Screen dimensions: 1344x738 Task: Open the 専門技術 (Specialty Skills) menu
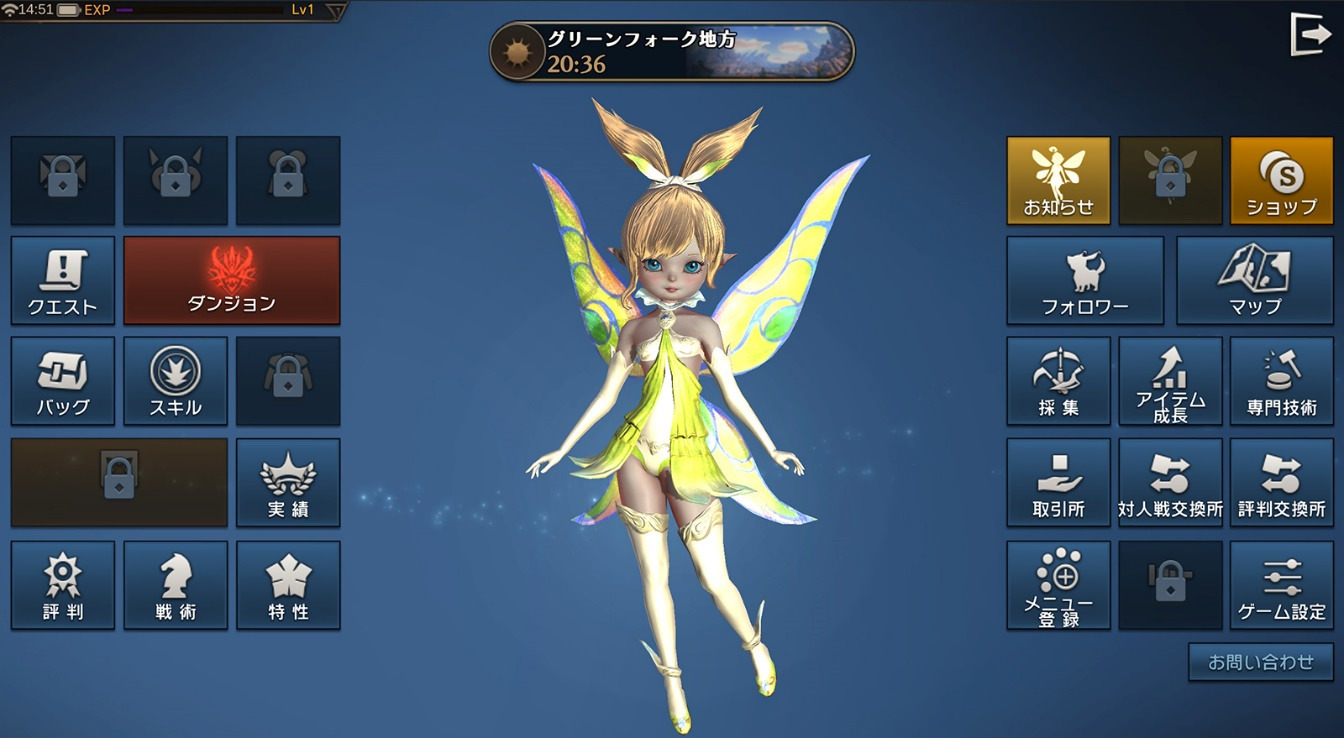[x=1281, y=381]
